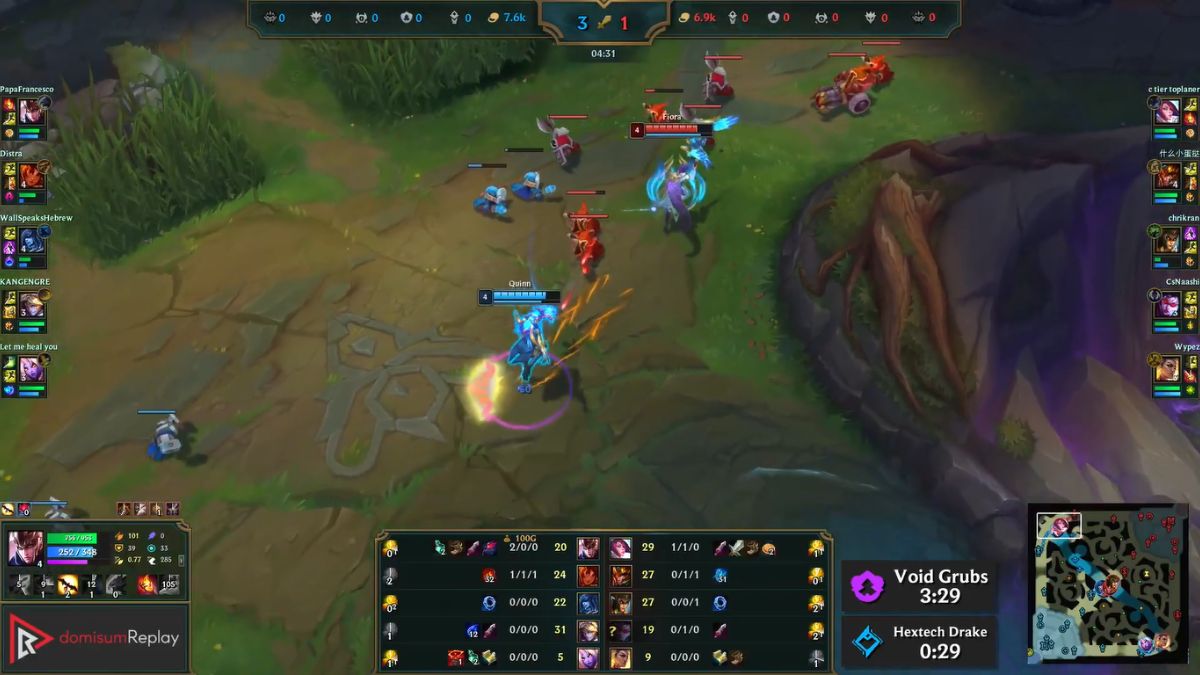
Task: Expand the champion stats panel arrow
Action: point(181,560)
